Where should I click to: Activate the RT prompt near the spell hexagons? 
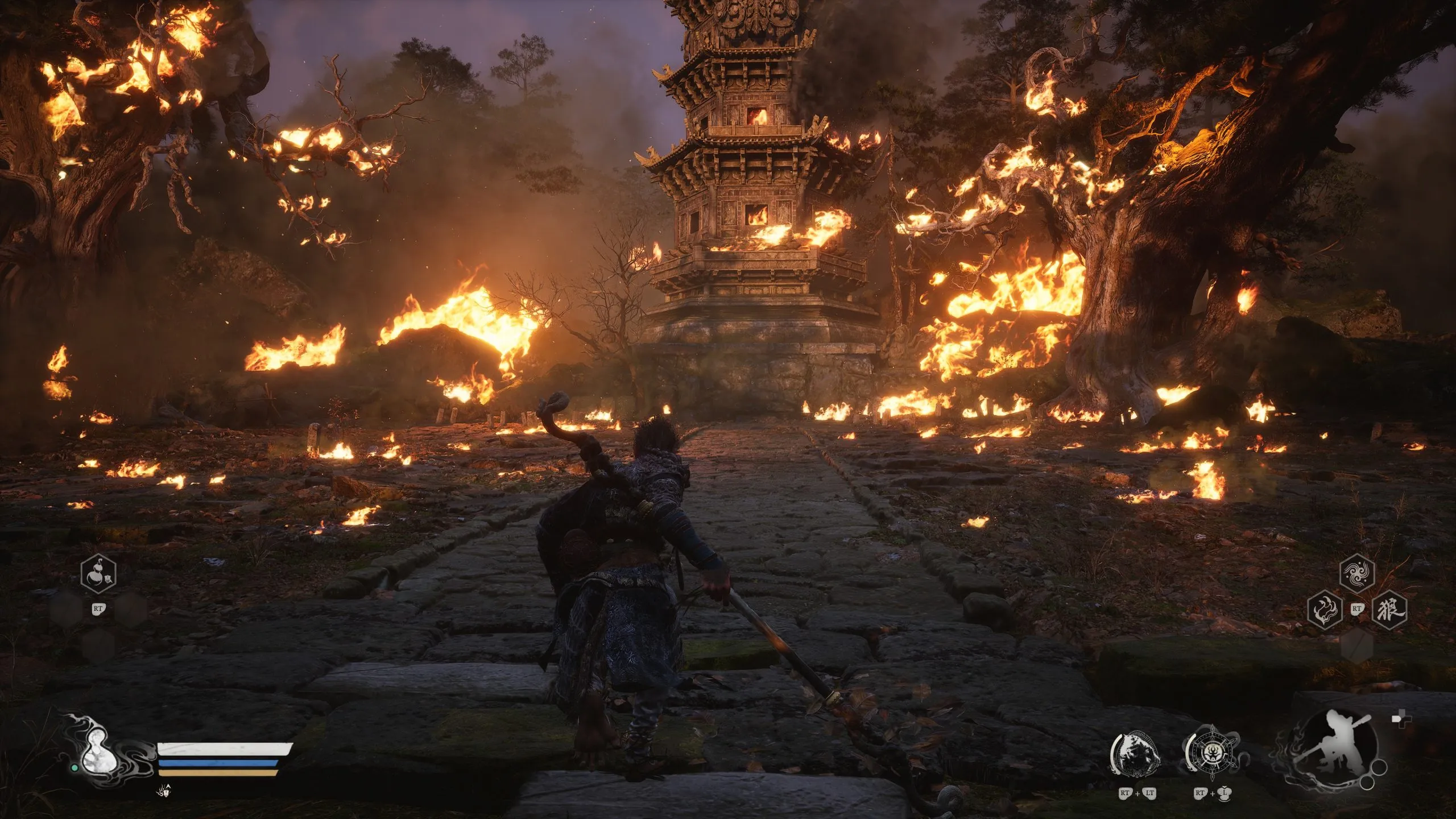pos(1358,609)
